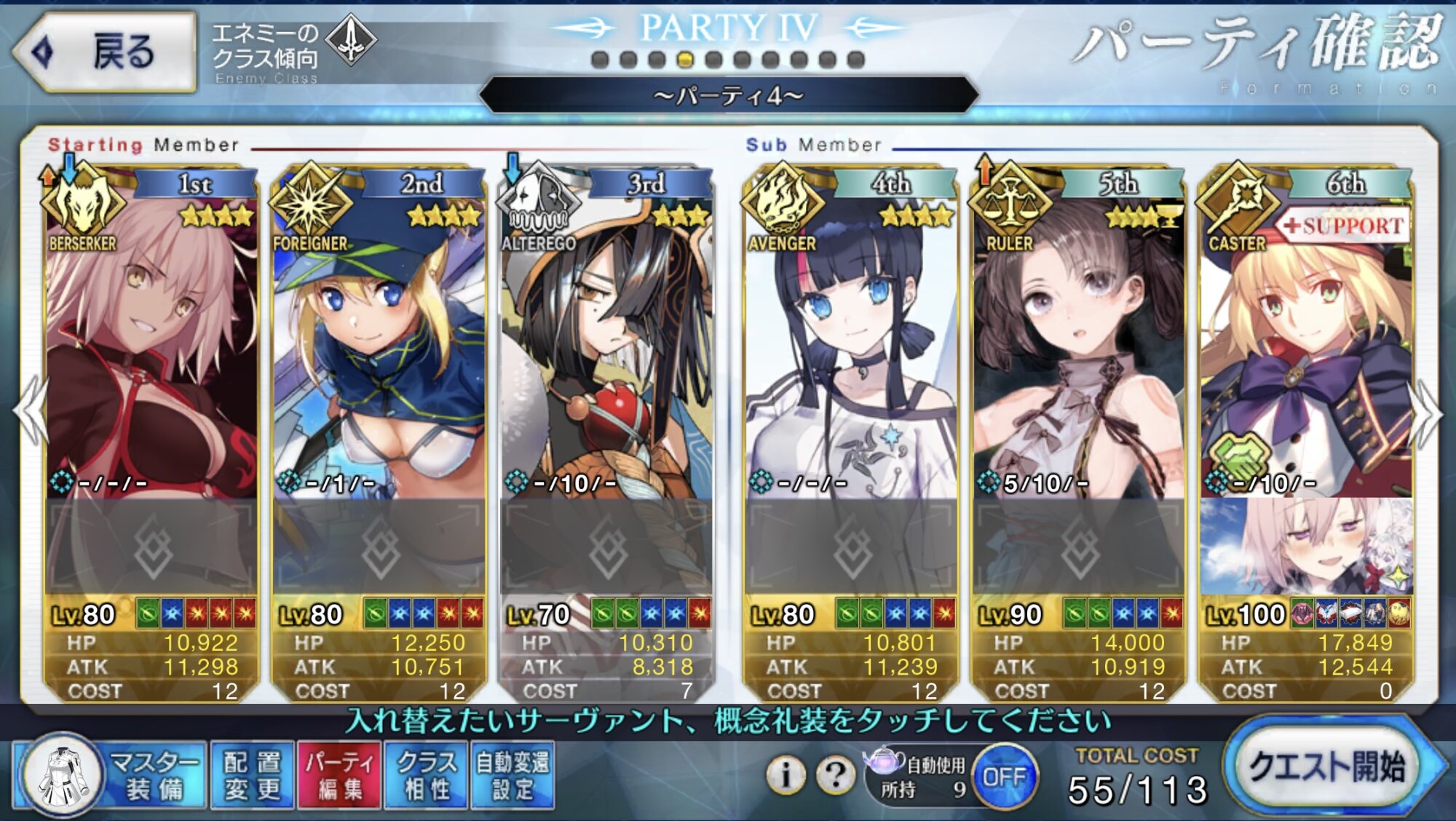Open auto-select settings (自動変還設定)
Viewport: 1456px width, 821px height.
click(513, 775)
